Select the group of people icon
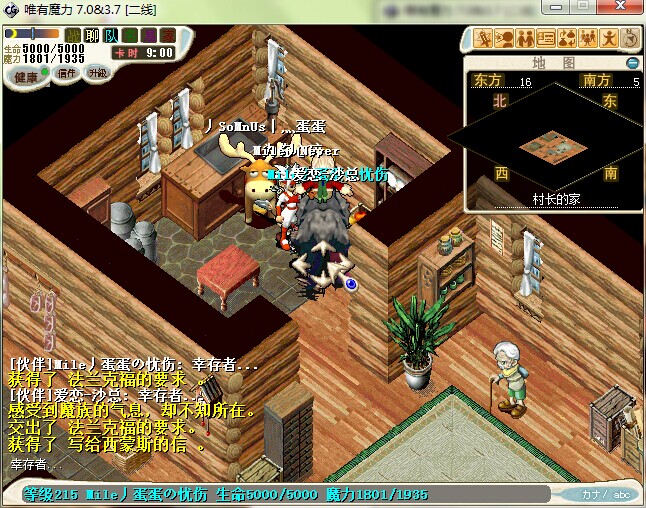Screen dimensions: 646x508 pyautogui.click(x=588, y=40)
